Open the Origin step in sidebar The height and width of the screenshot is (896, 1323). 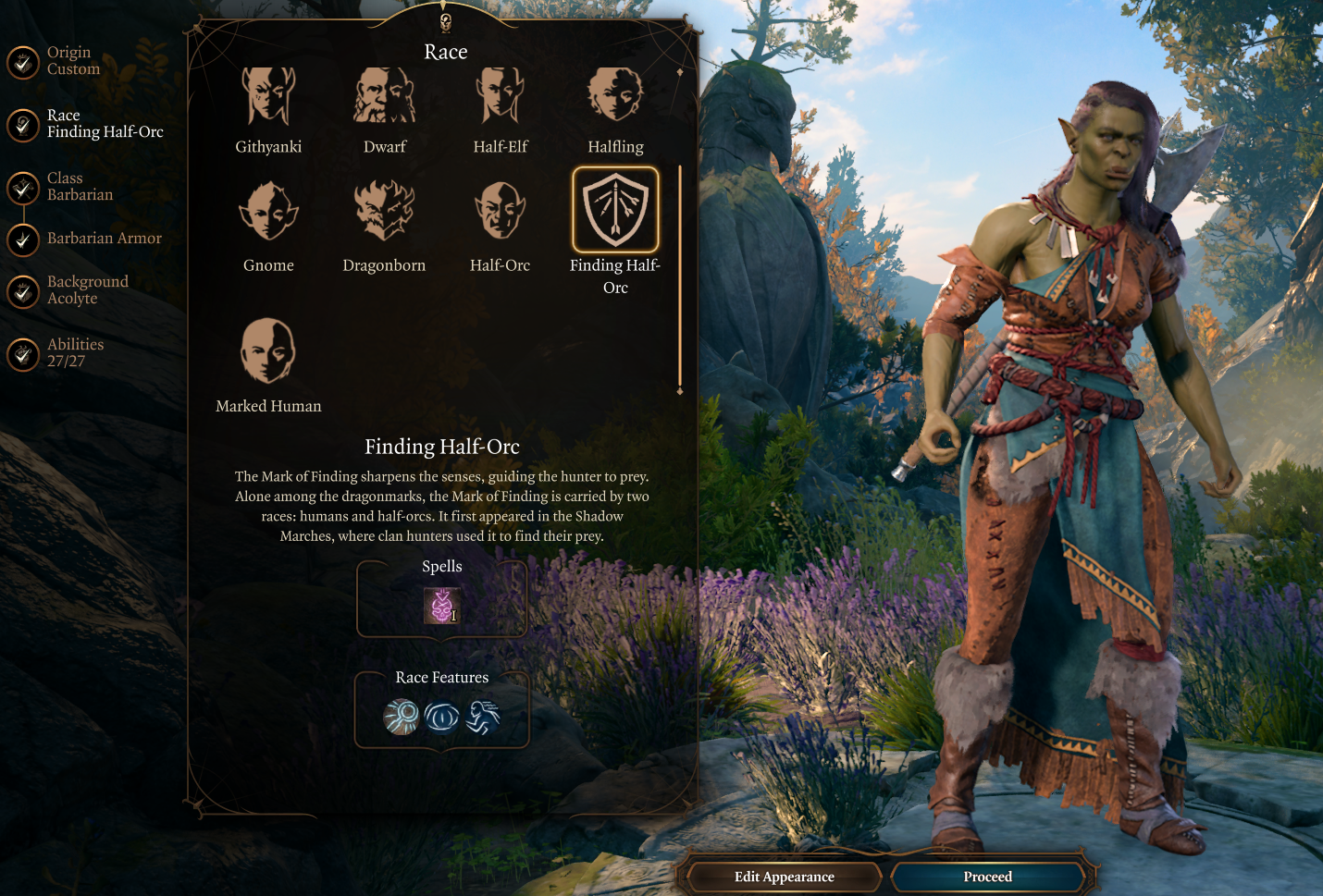pyautogui.click(x=24, y=62)
